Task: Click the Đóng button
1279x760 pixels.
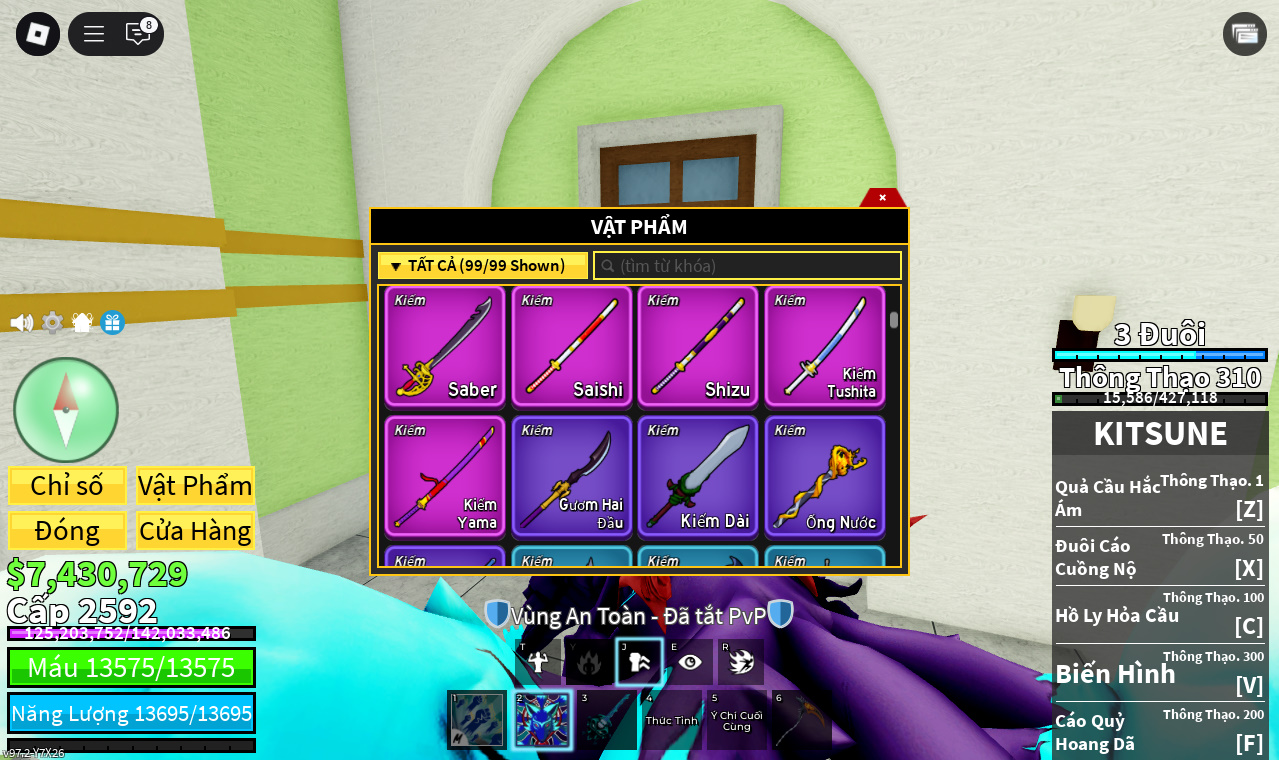Action: [x=67, y=531]
